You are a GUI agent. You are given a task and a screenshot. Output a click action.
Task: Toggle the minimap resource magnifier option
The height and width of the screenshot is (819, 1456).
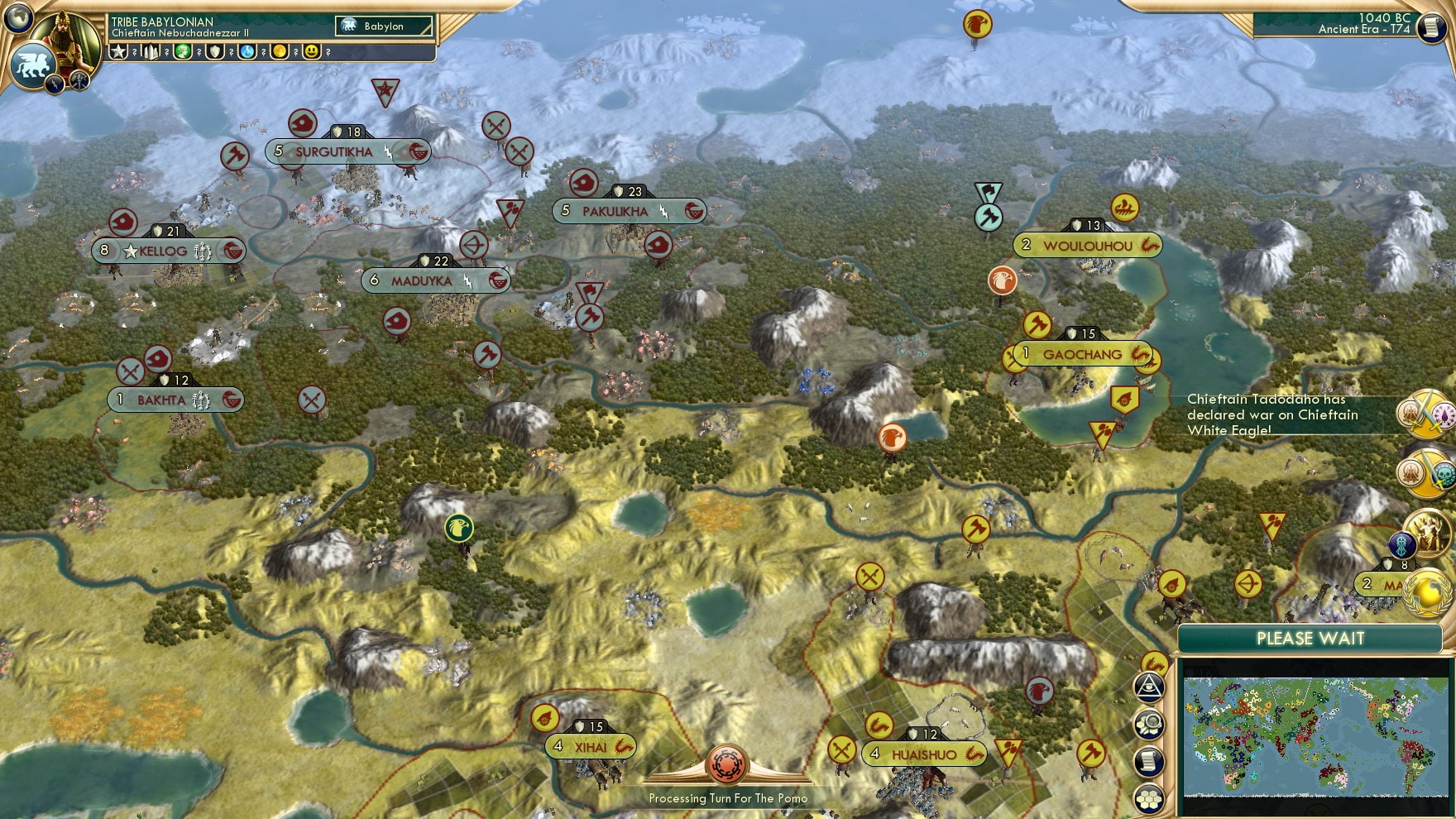pyautogui.click(x=1150, y=726)
